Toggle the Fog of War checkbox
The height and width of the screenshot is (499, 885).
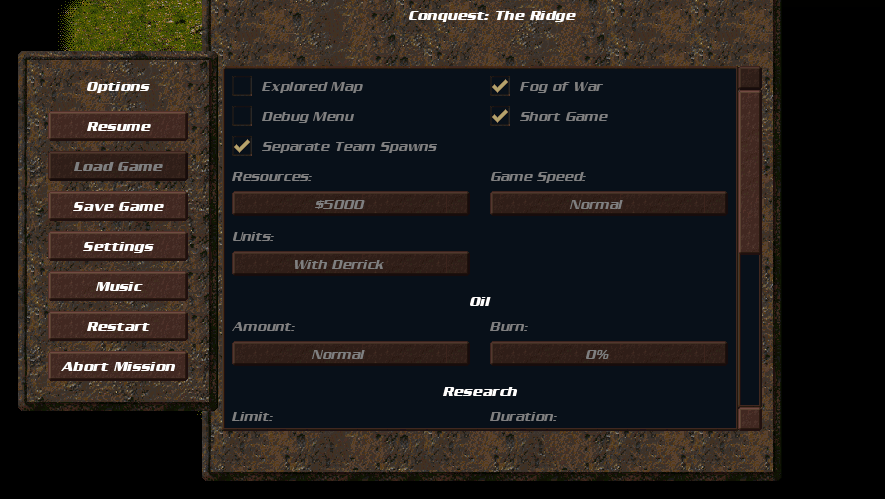pyautogui.click(x=500, y=87)
